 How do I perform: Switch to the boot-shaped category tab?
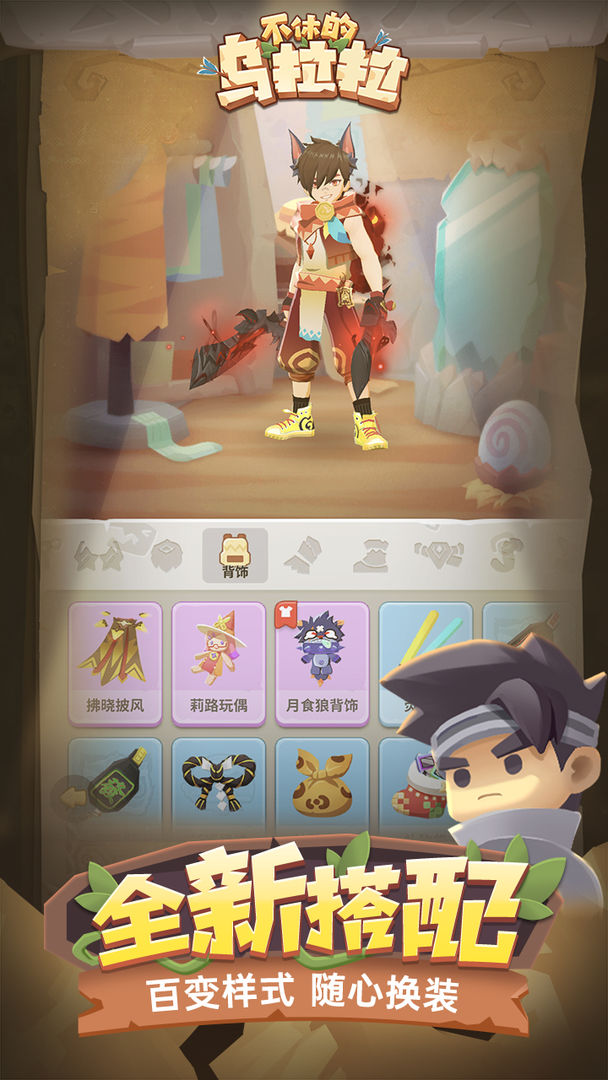coord(302,553)
